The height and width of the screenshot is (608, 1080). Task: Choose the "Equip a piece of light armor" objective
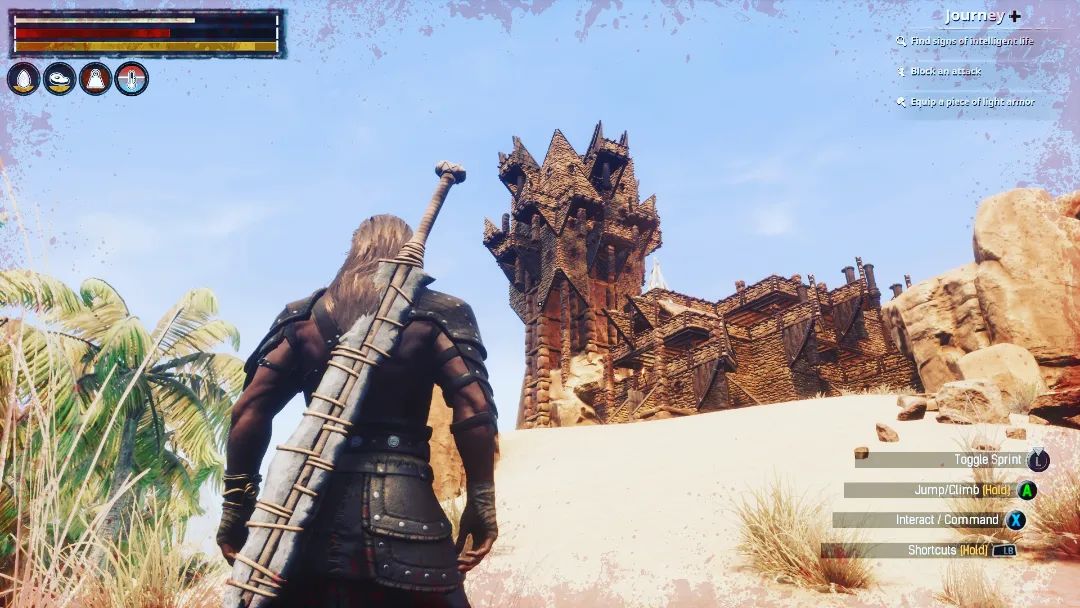pos(971,102)
